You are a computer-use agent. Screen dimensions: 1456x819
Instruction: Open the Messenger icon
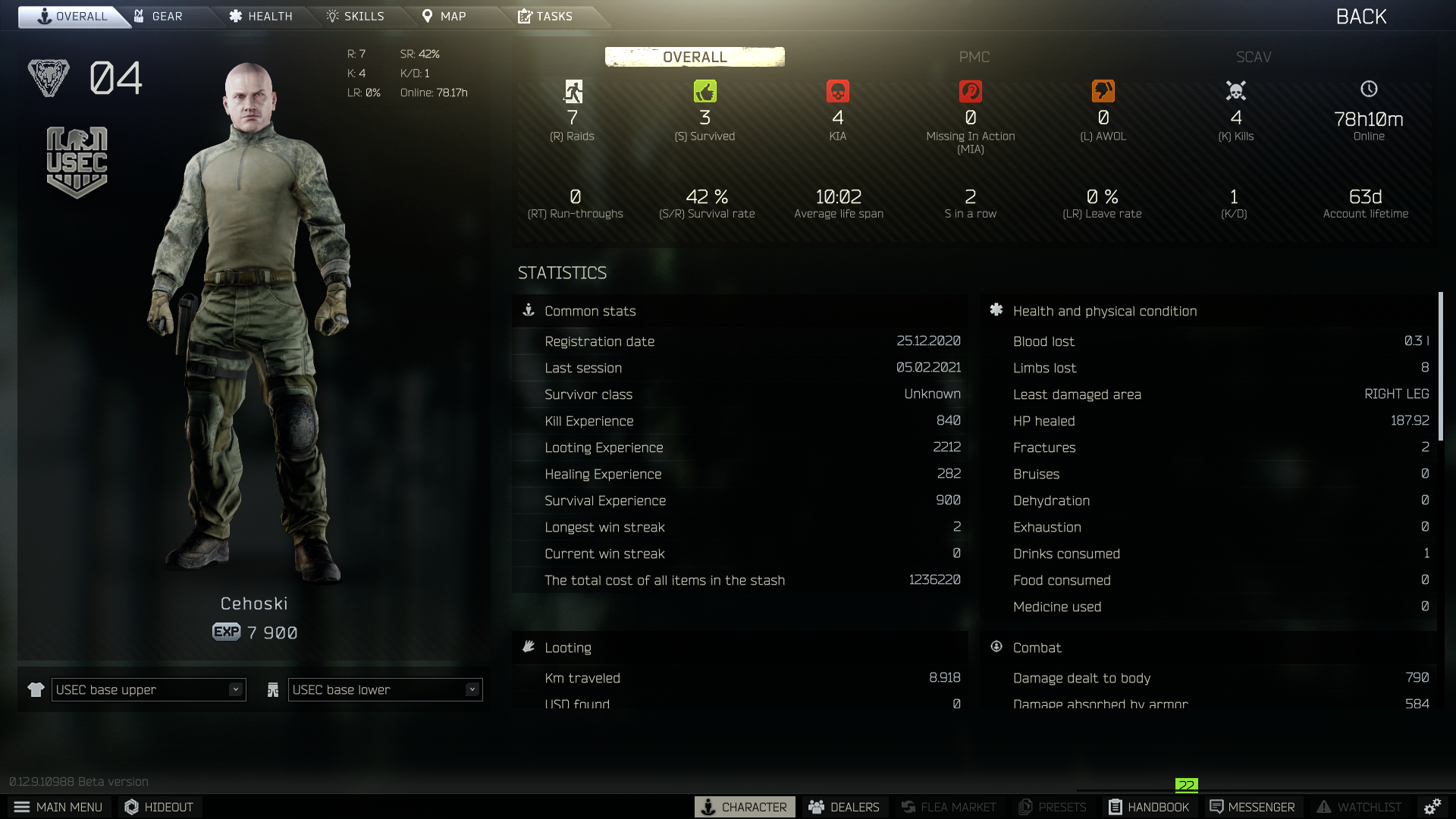coord(1252,807)
